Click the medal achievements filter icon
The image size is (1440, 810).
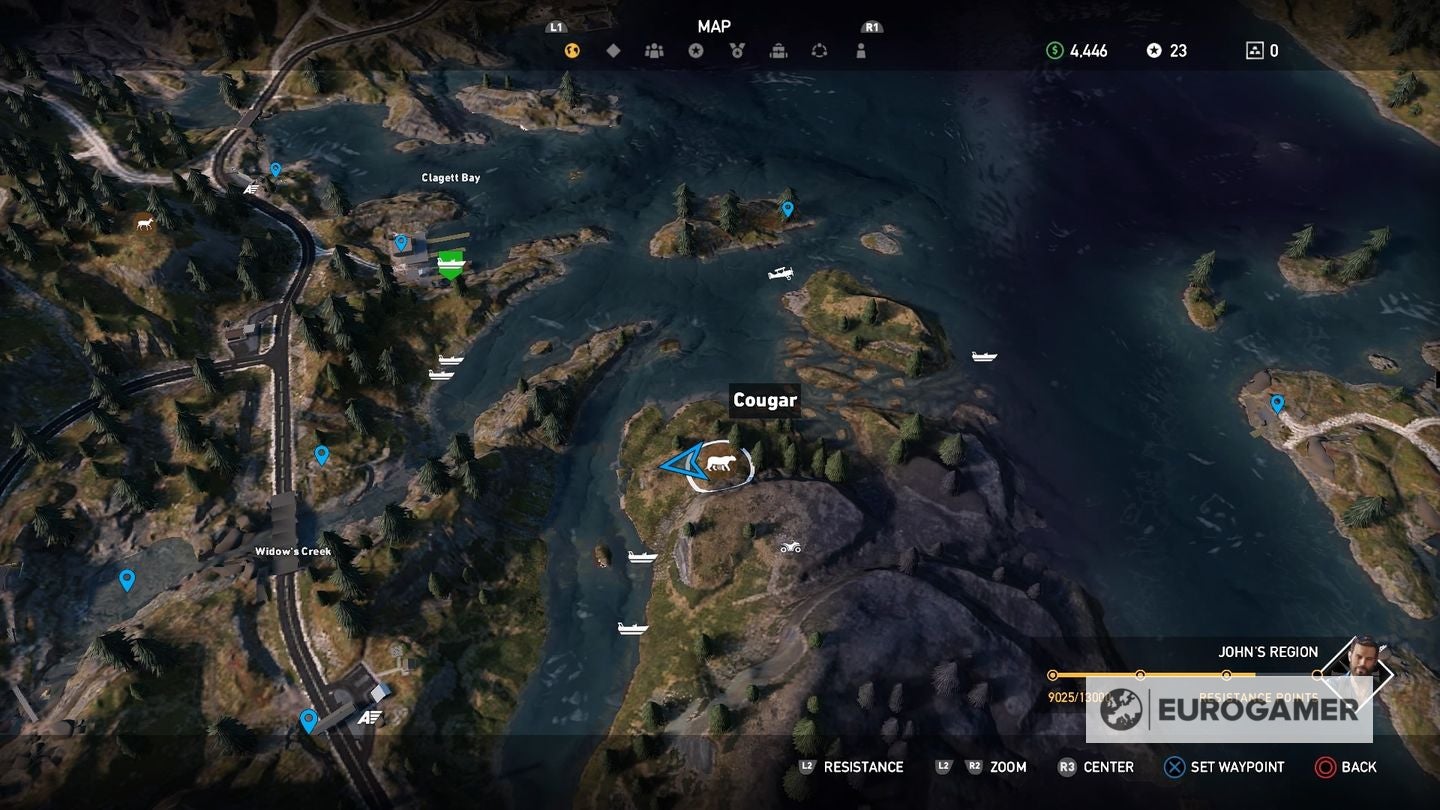pyautogui.click(x=737, y=48)
